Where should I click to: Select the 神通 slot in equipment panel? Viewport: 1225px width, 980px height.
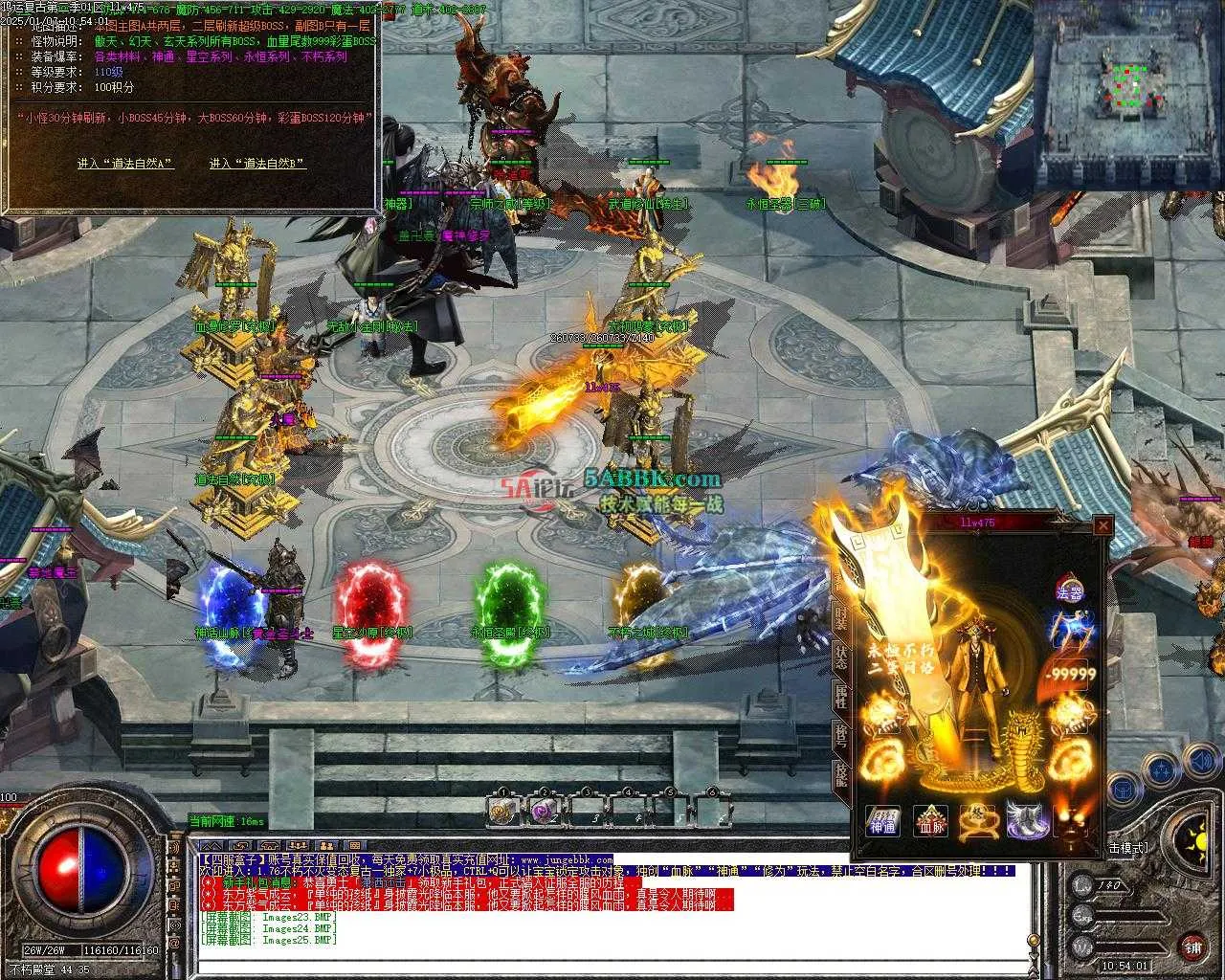coord(883,821)
